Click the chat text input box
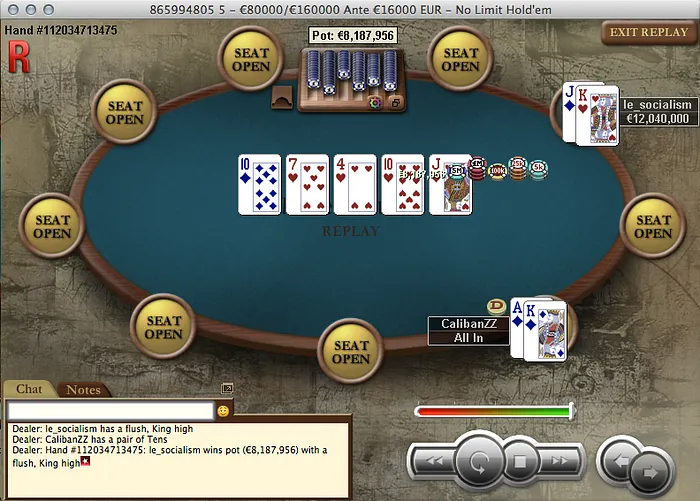Screen dimensions: 700x501 (x=110, y=410)
